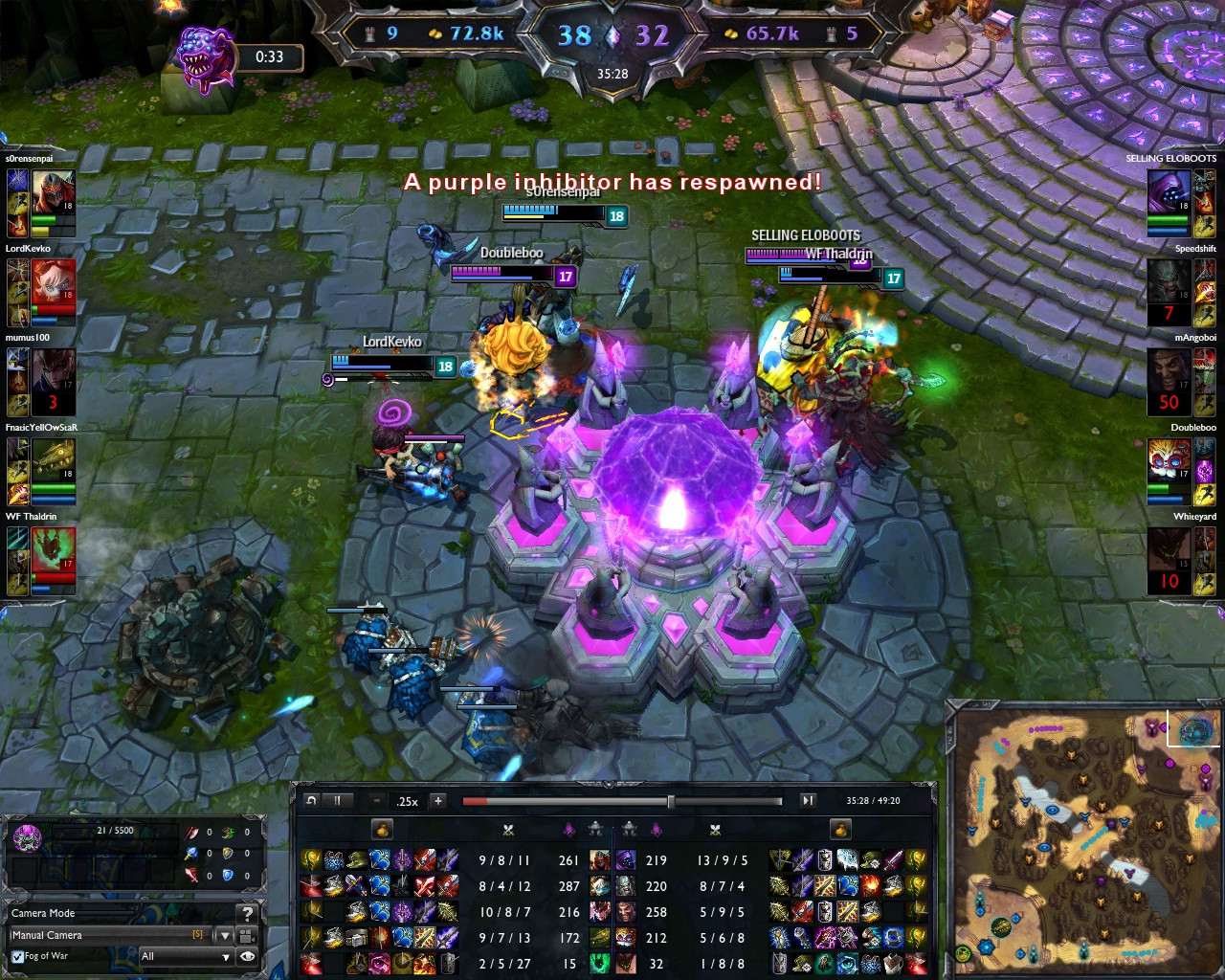The width and height of the screenshot is (1225, 980).
Task: Skip to live with the jump-forward button
Action: (808, 801)
